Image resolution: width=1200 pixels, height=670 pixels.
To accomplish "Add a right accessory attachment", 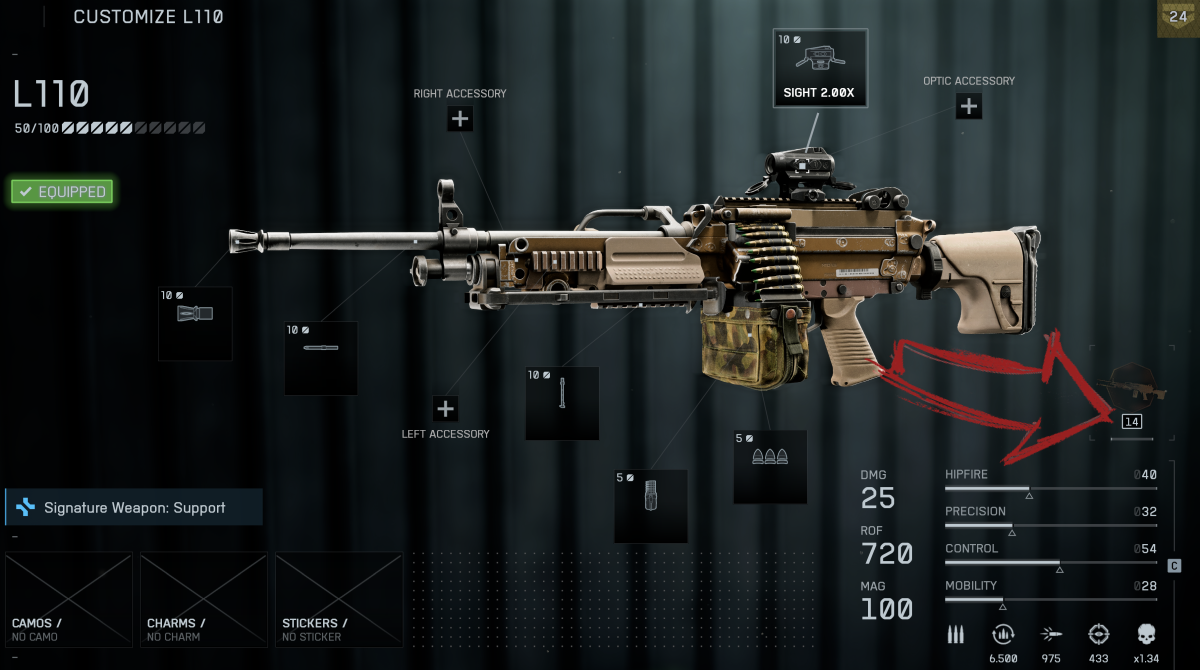I will coord(460,119).
